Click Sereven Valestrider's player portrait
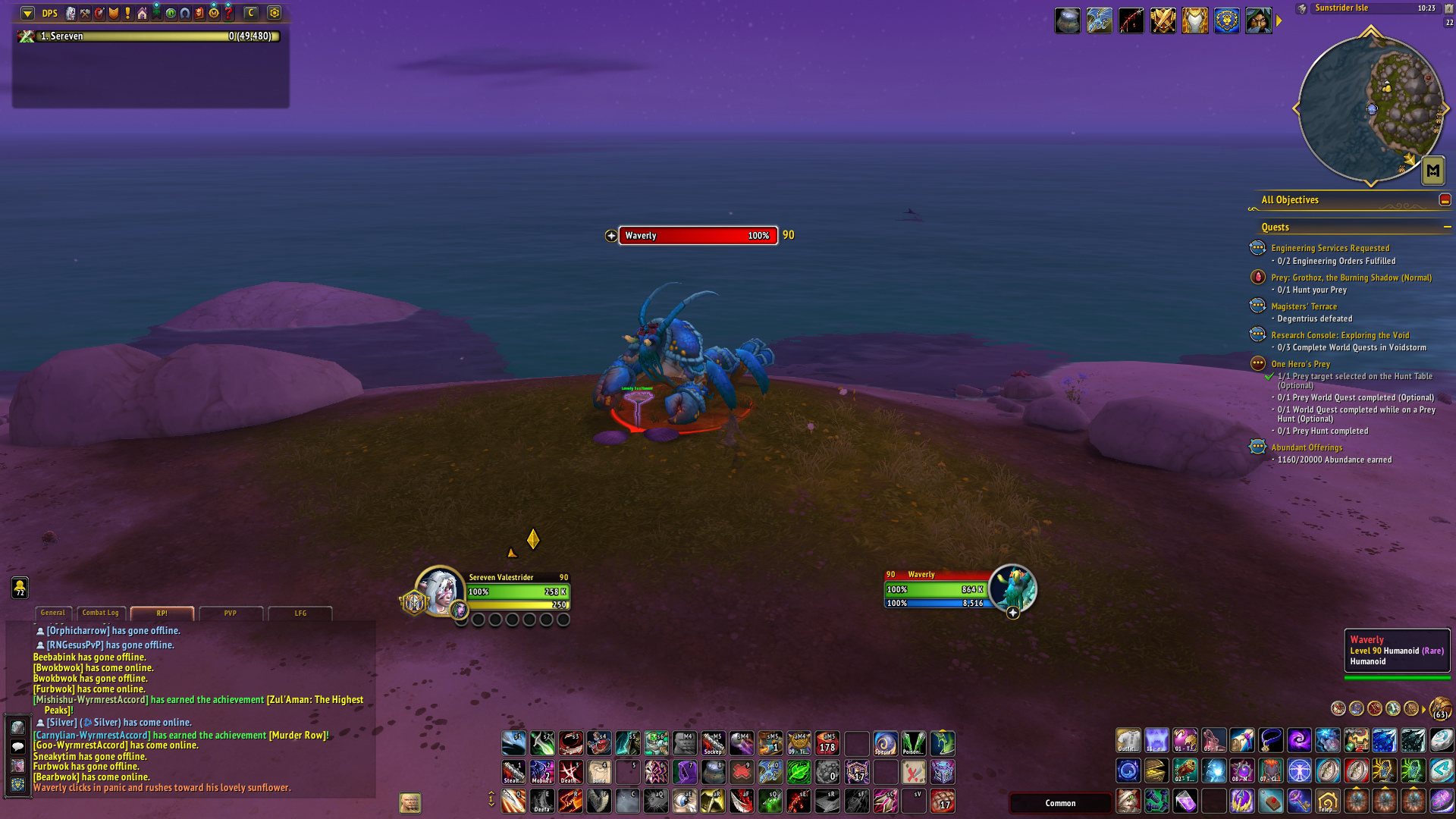 click(x=439, y=590)
